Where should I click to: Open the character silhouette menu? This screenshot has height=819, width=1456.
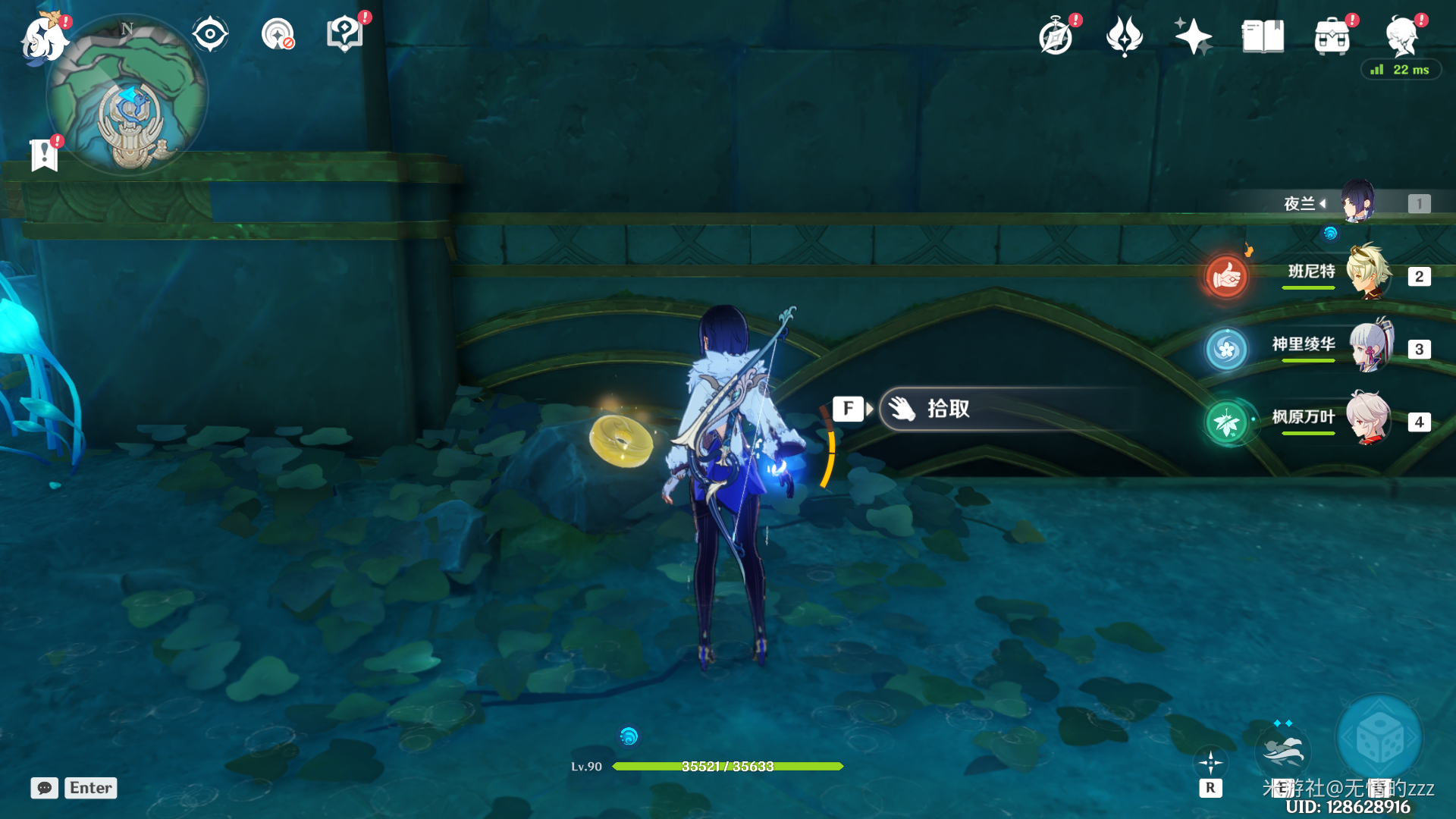(1401, 36)
